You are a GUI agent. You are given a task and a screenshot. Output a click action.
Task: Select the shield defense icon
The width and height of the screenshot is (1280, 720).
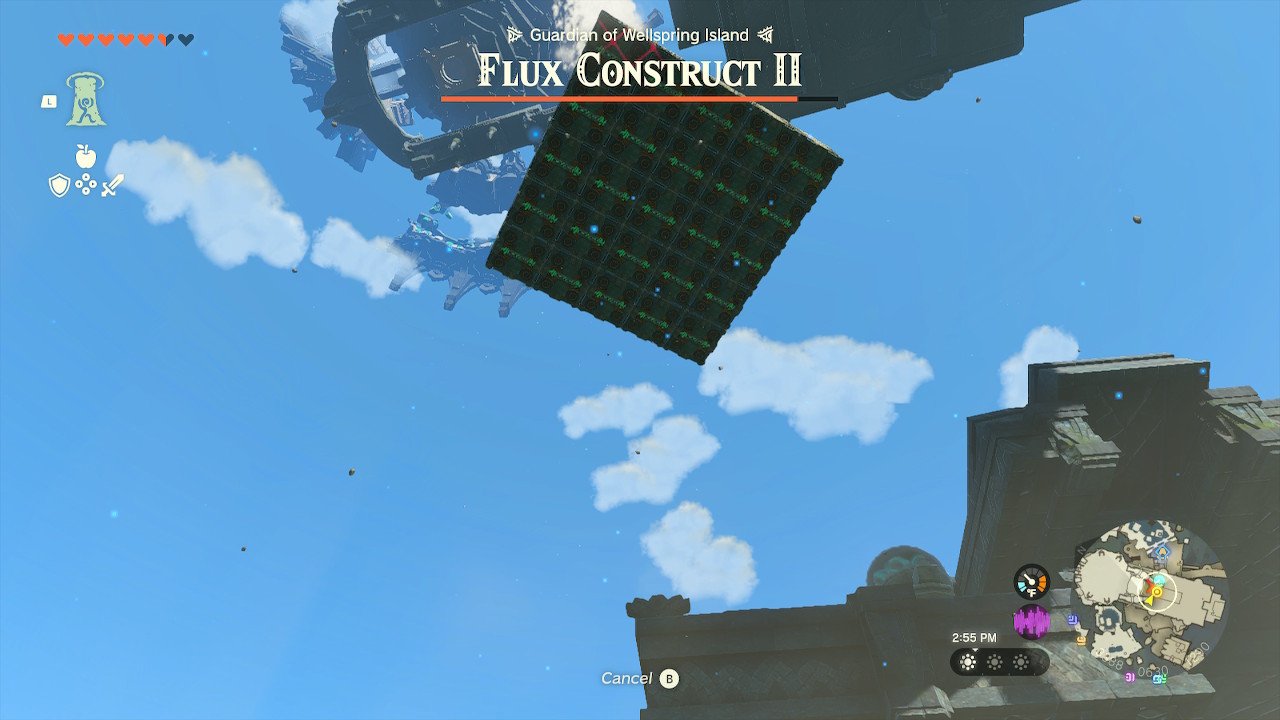pyautogui.click(x=59, y=185)
